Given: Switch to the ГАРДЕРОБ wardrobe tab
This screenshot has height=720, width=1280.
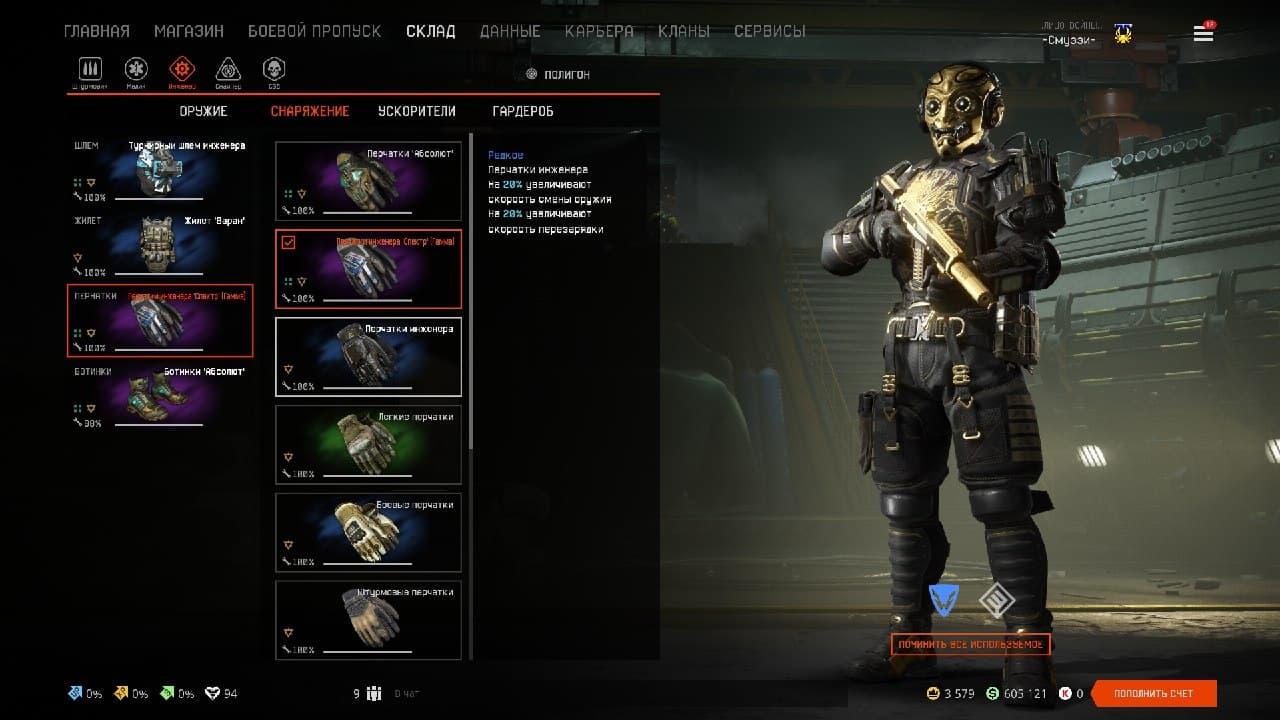Looking at the screenshot, I should tap(523, 111).
